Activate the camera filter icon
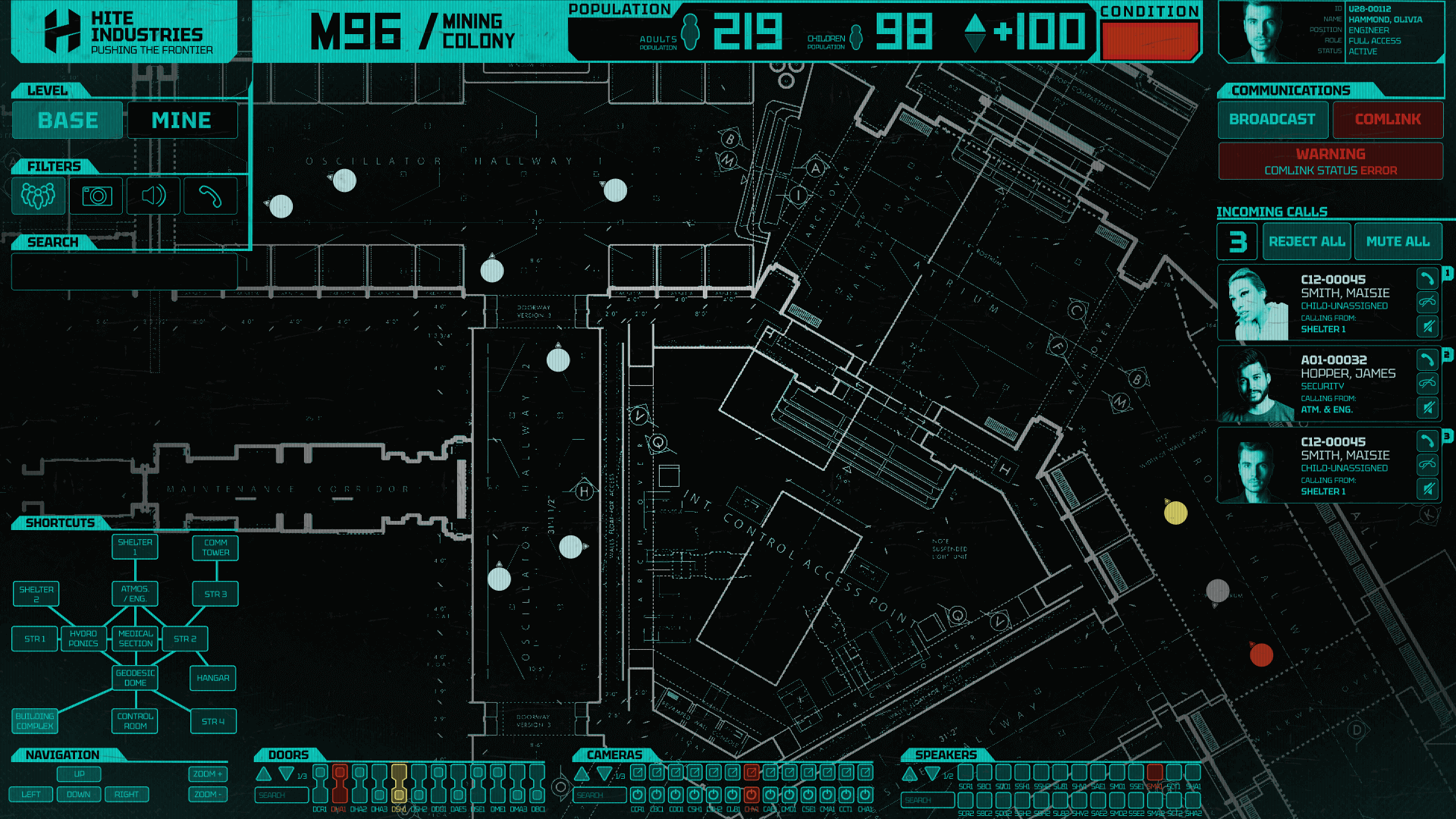The width and height of the screenshot is (1456, 819). 96,196
